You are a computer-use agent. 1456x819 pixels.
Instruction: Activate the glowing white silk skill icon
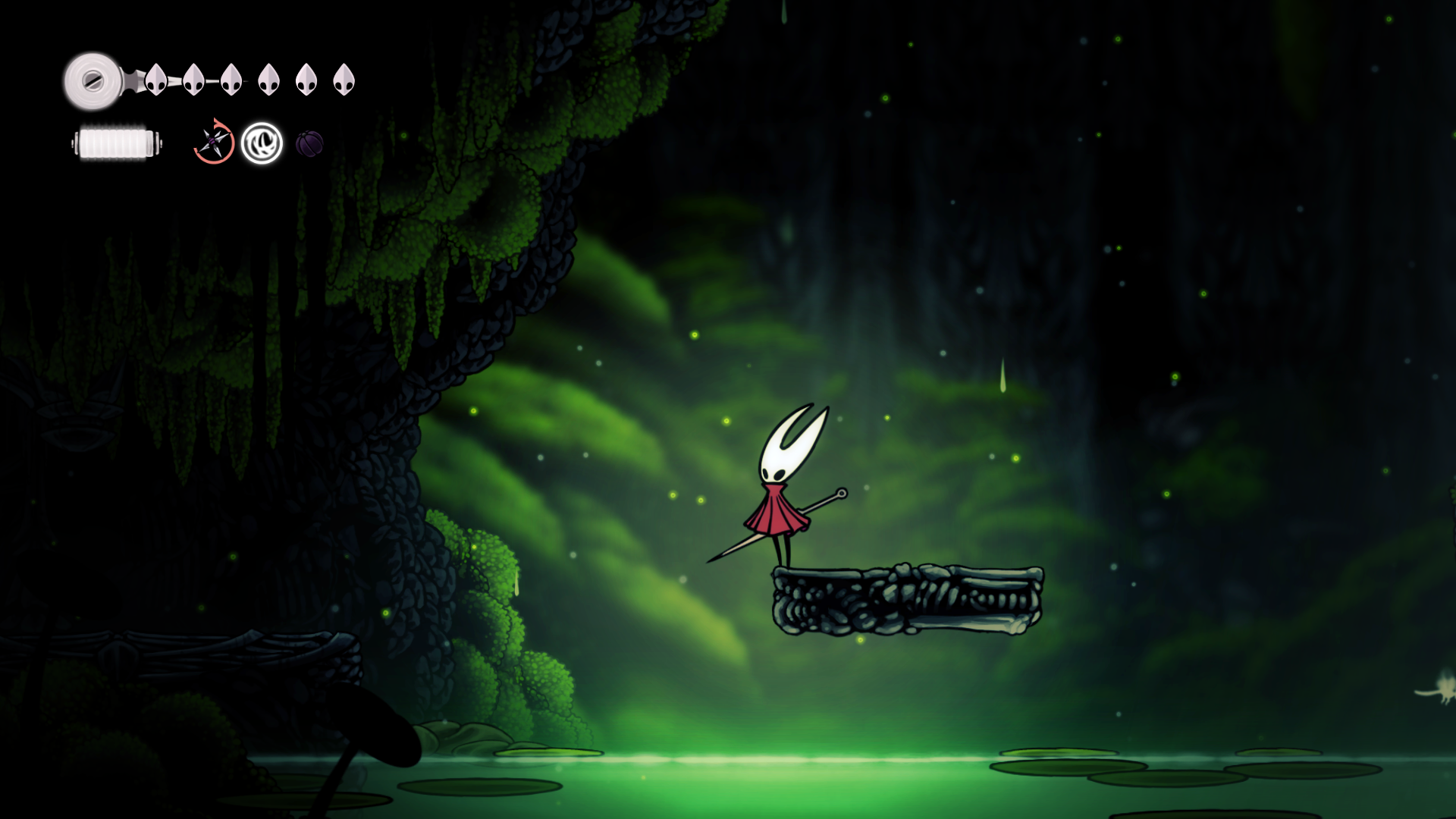(x=262, y=143)
